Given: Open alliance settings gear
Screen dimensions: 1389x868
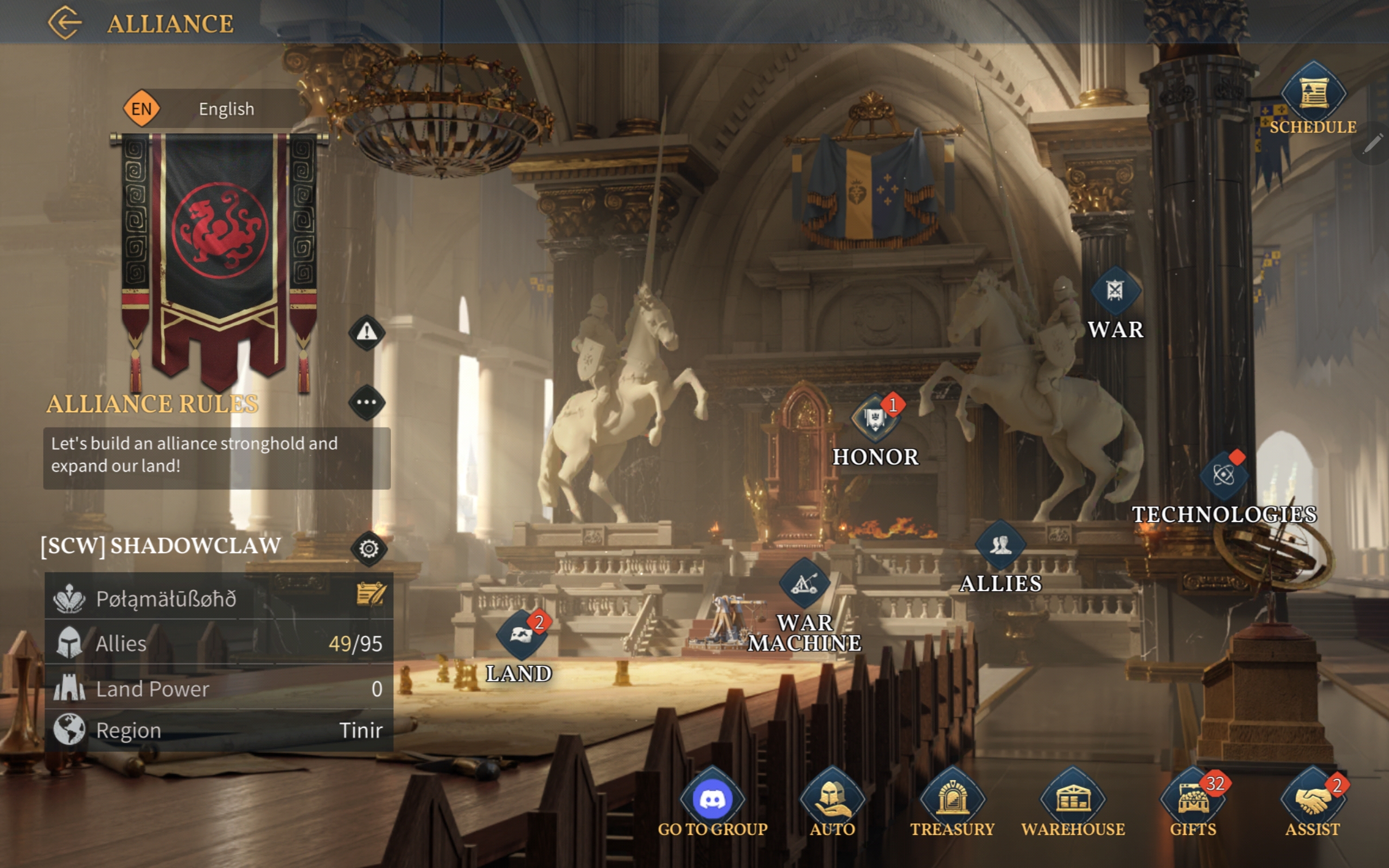Looking at the screenshot, I should click(x=368, y=549).
